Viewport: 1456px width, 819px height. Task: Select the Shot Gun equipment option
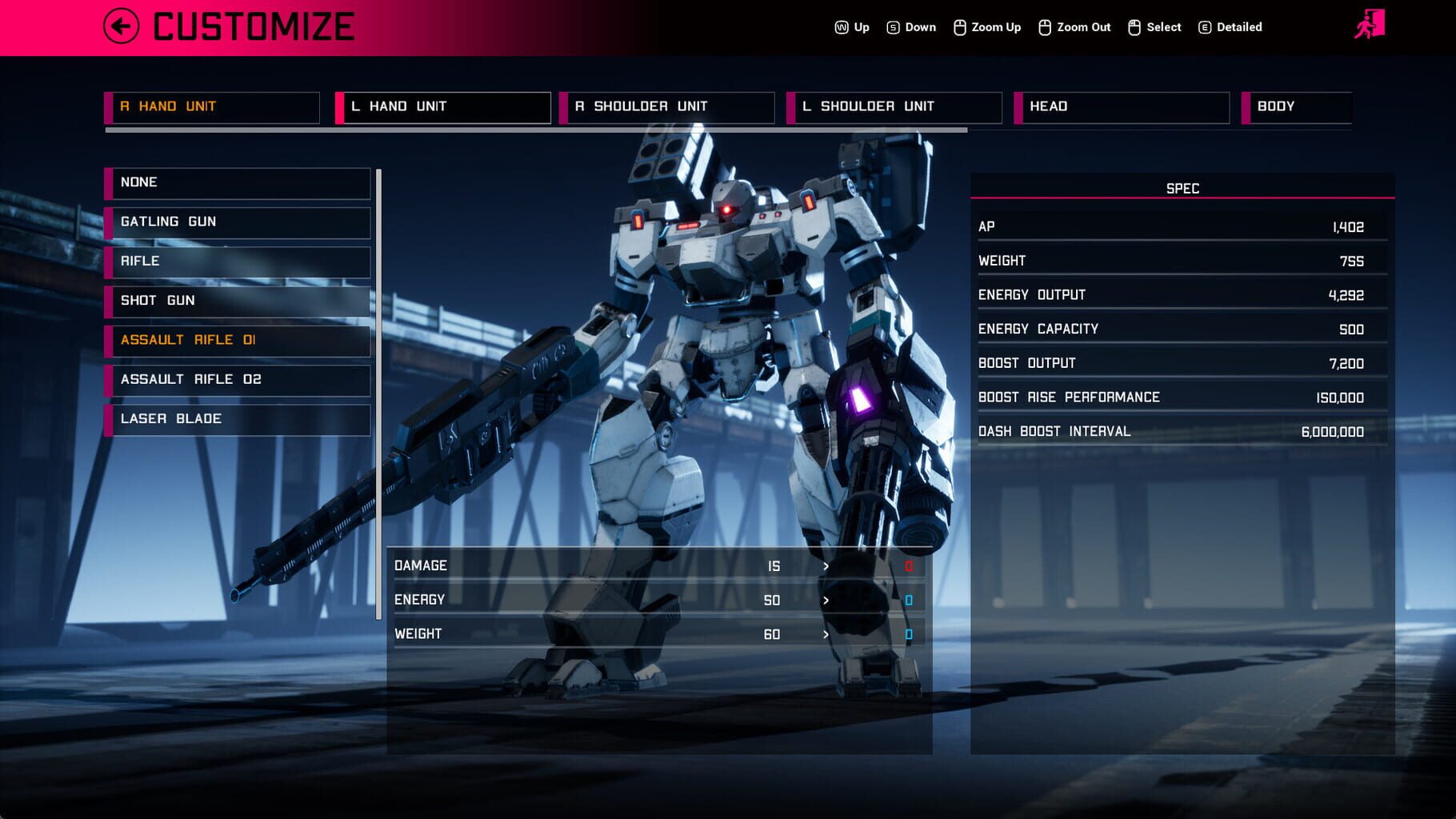[x=238, y=301]
